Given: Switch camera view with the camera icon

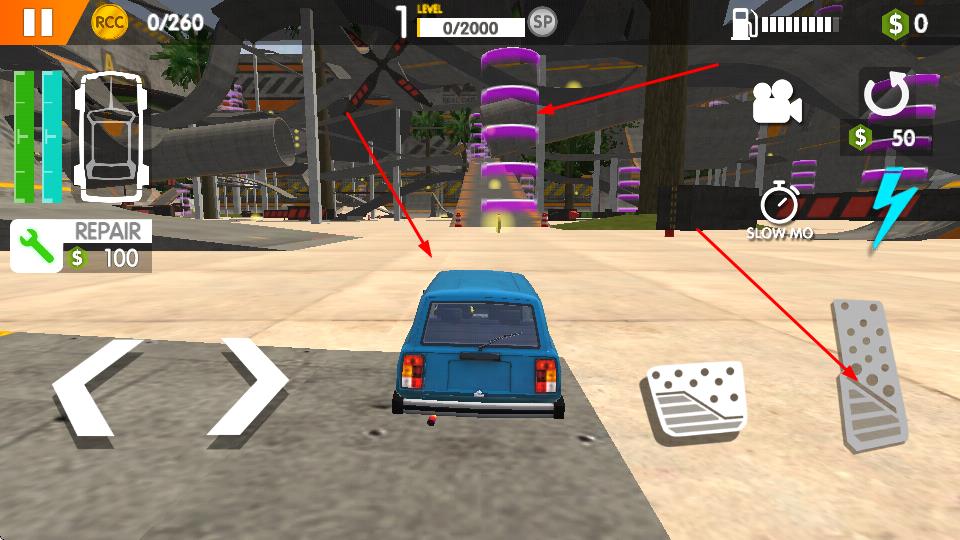Looking at the screenshot, I should 777,102.
